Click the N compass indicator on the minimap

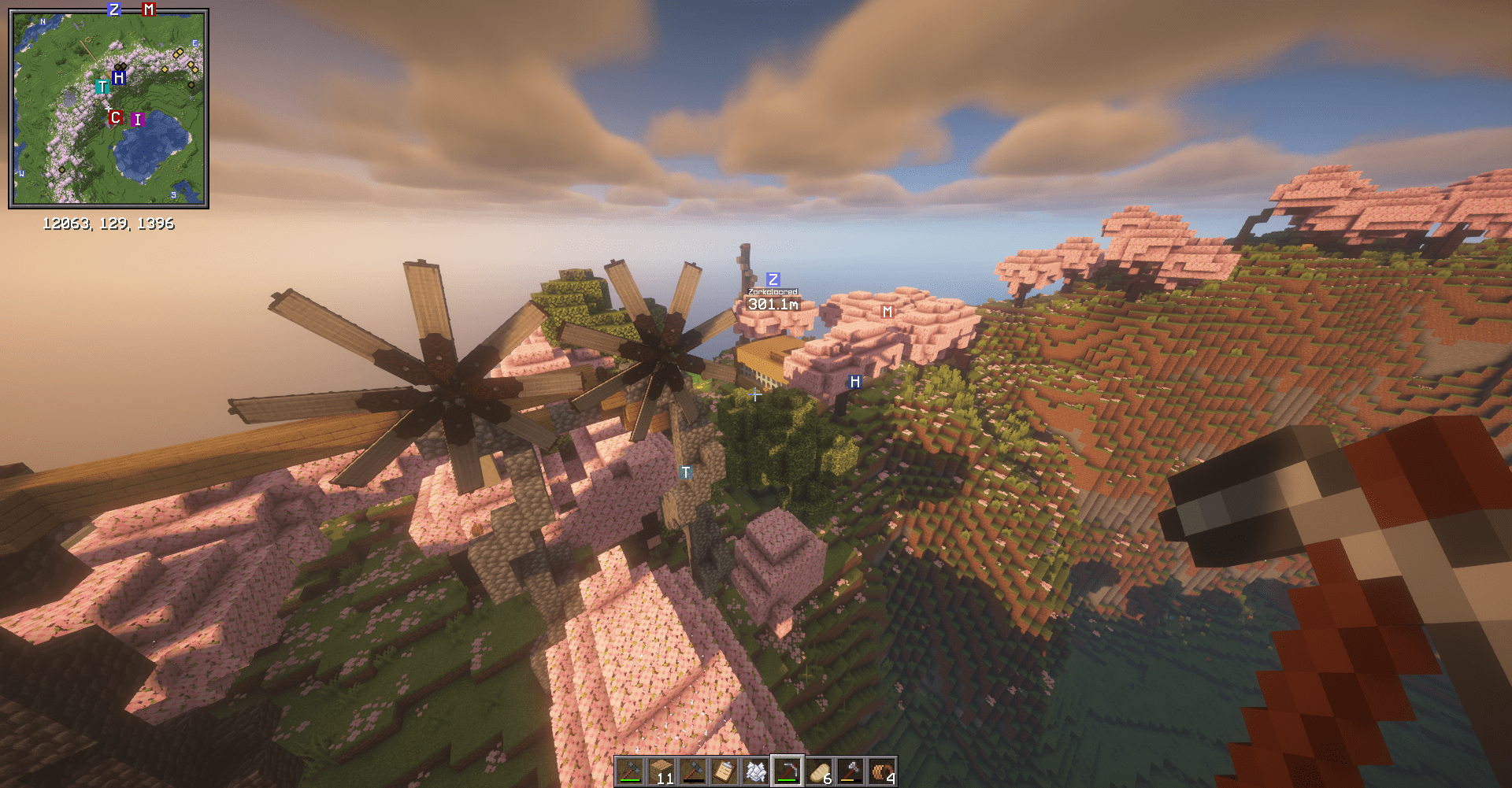tap(43, 21)
